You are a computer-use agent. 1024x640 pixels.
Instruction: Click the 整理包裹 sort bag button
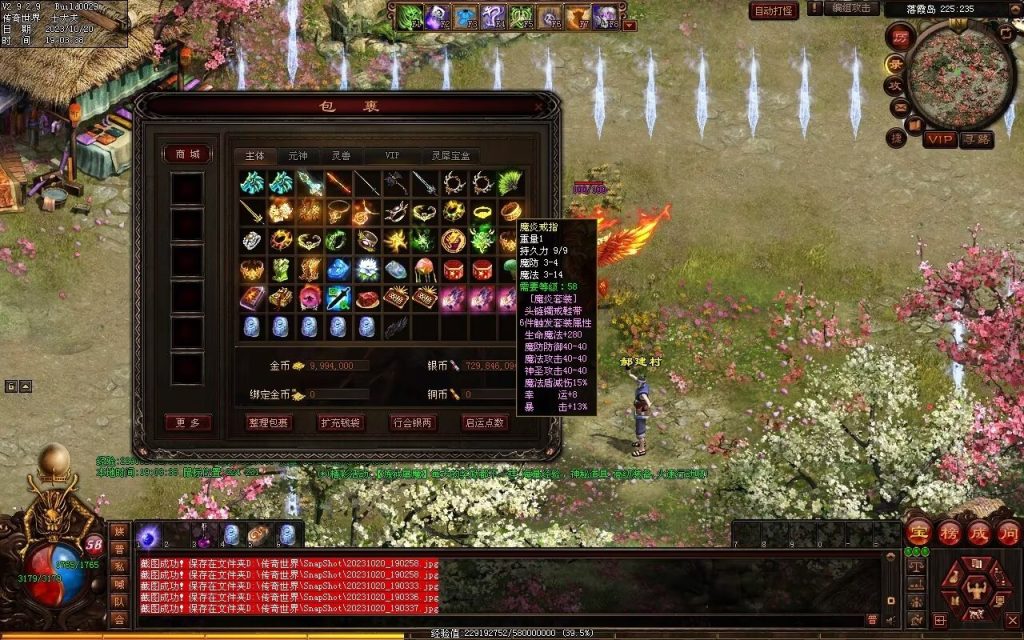click(x=269, y=423)
